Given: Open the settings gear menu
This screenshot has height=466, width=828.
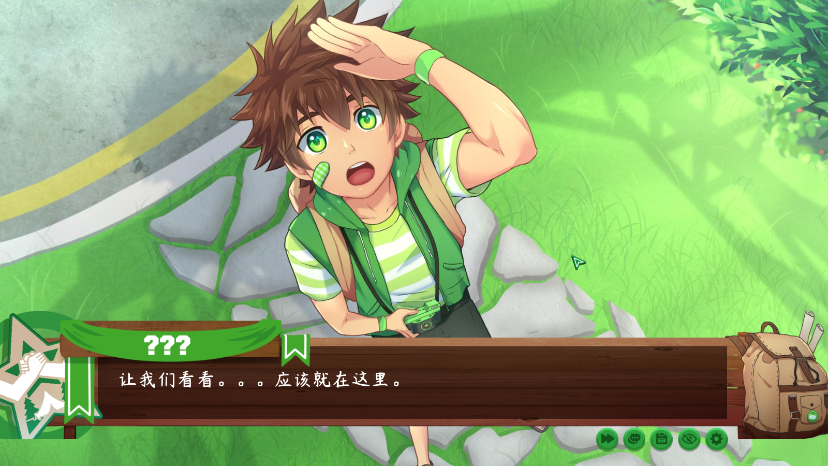Looking at the screenshot, I should click(x=715, y=438).
